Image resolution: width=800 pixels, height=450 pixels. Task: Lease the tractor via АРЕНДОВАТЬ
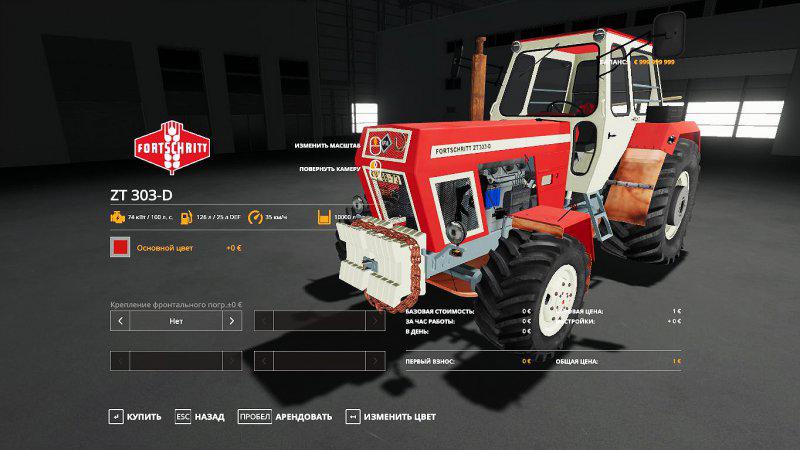click(x=284, y=416)
